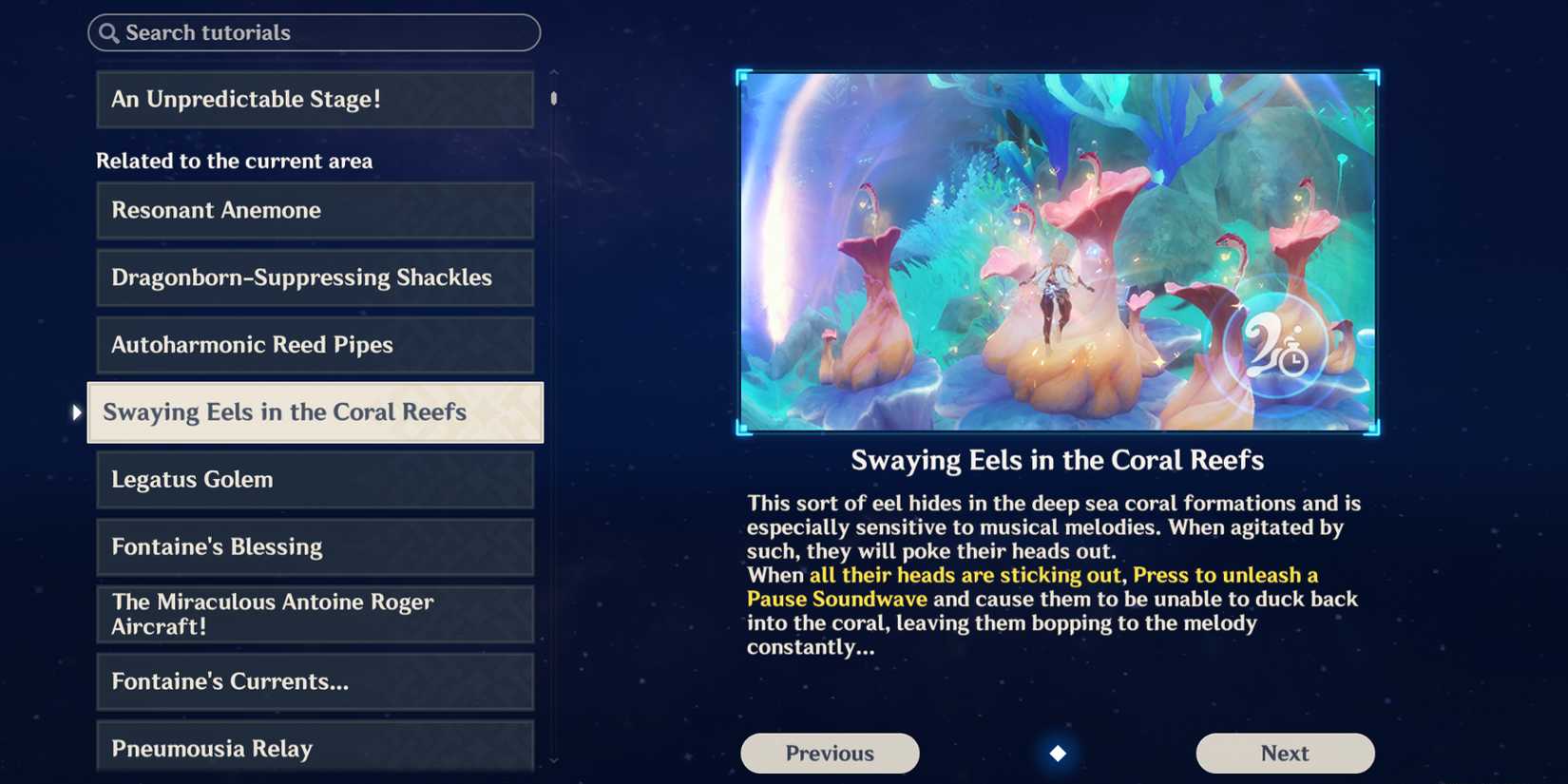Select the Fontaine's Currents tutorial

click(x=315, y=681)
